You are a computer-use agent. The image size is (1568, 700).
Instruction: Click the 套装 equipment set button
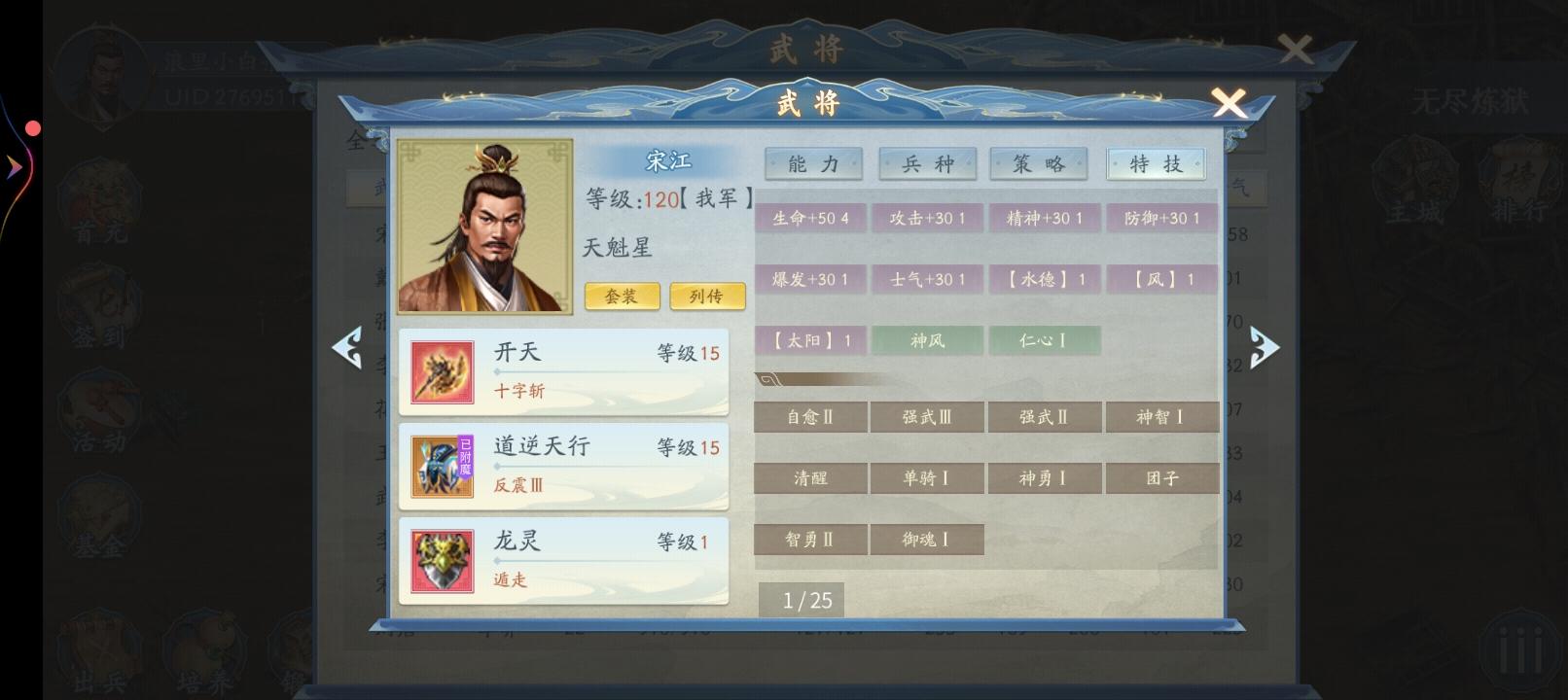tap(622, 297)
